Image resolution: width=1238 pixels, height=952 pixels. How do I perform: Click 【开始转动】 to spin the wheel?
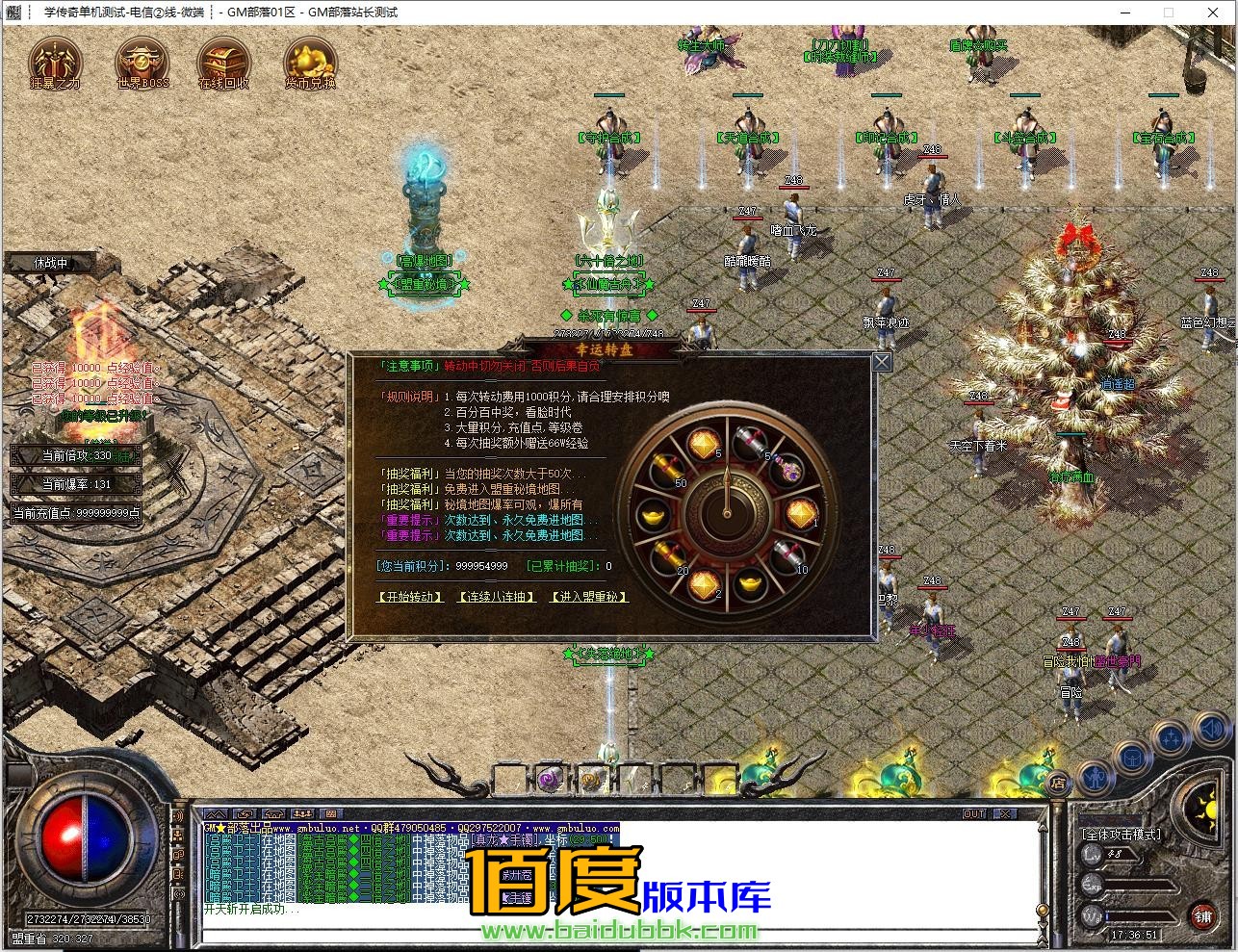coord(408,597)
